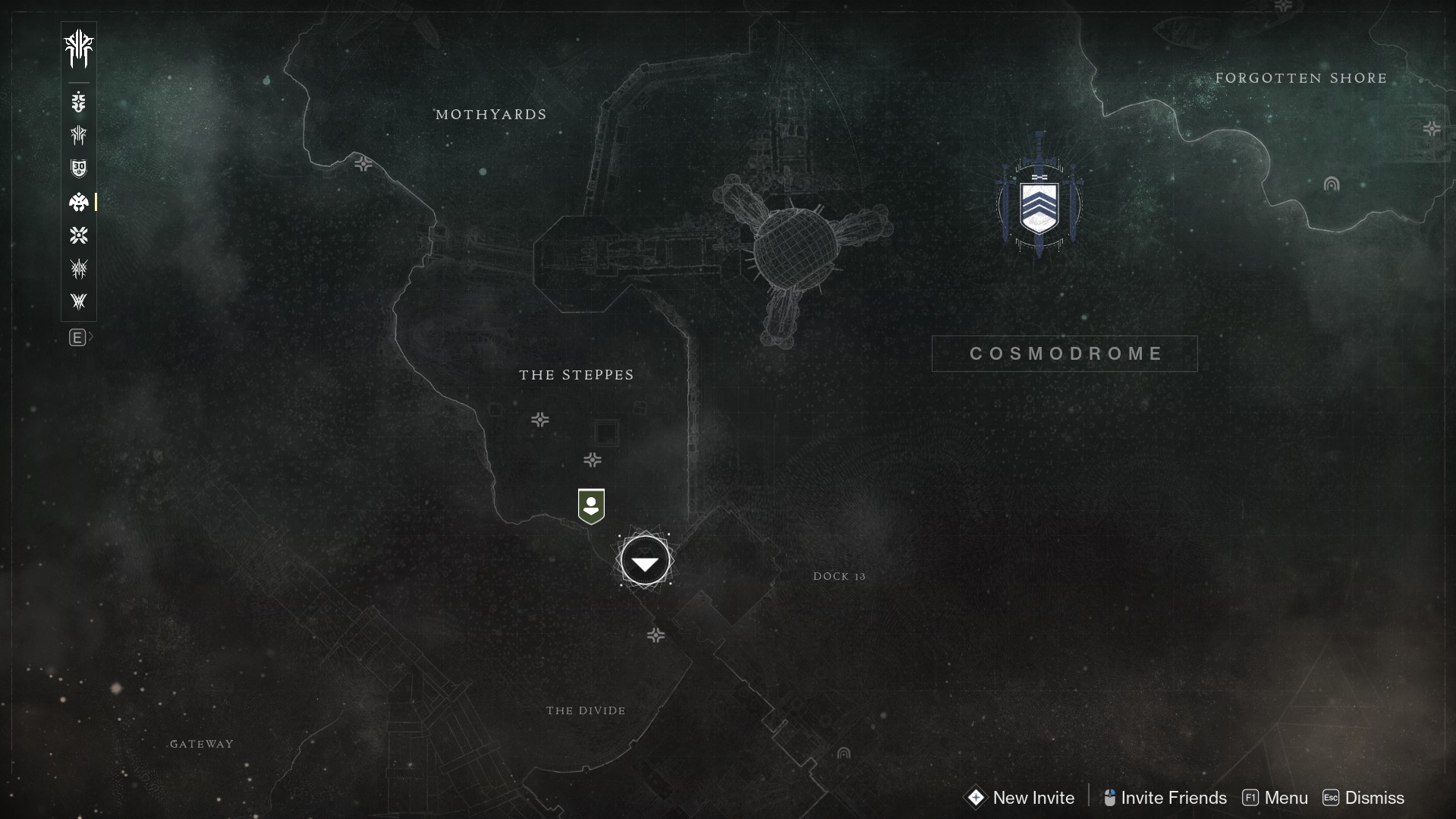
Task: Select the Forgotten Shore area label
Action: (1300, 77)
